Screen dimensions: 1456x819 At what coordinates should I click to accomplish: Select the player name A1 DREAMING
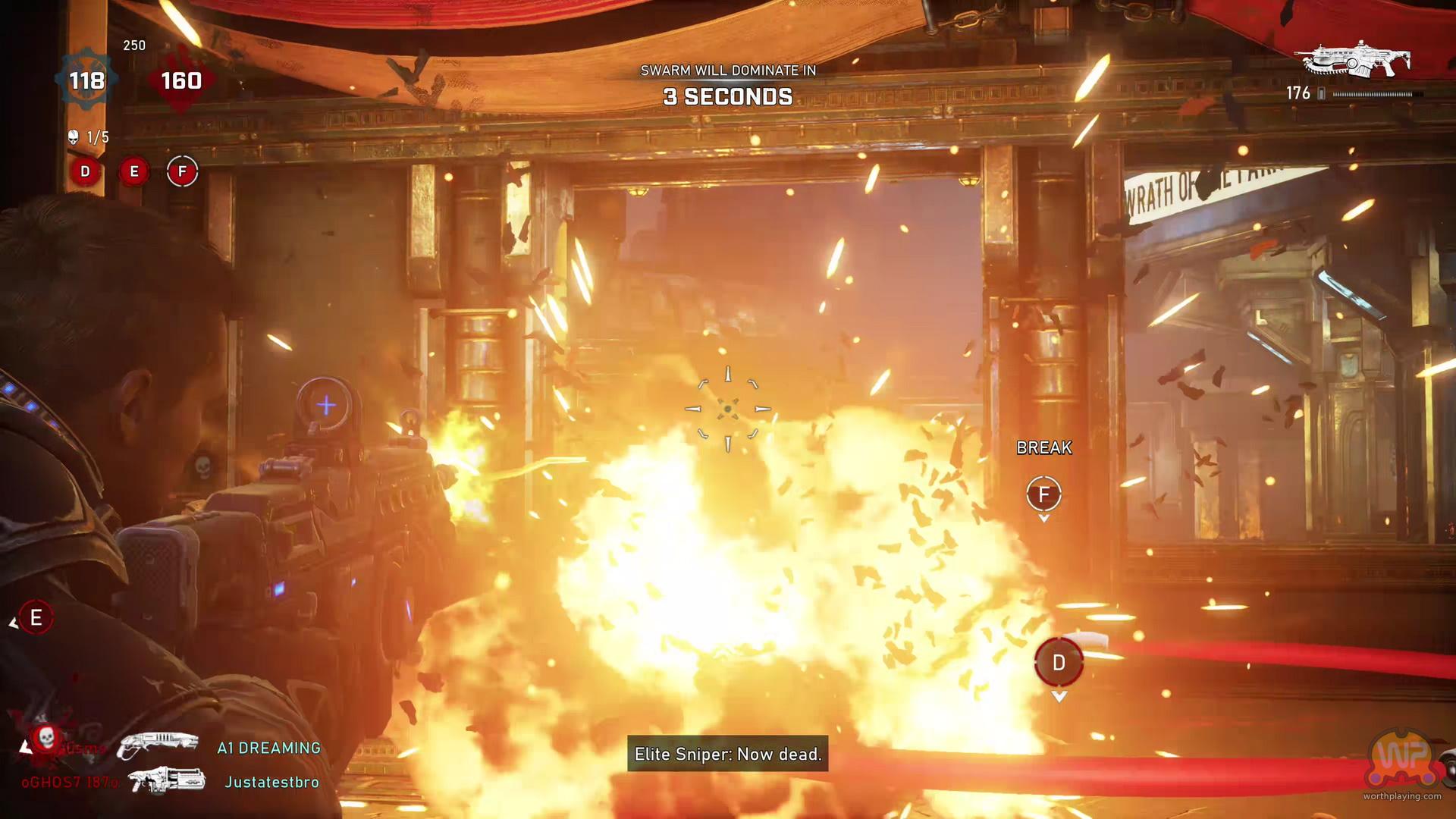(x=268, y=748)
